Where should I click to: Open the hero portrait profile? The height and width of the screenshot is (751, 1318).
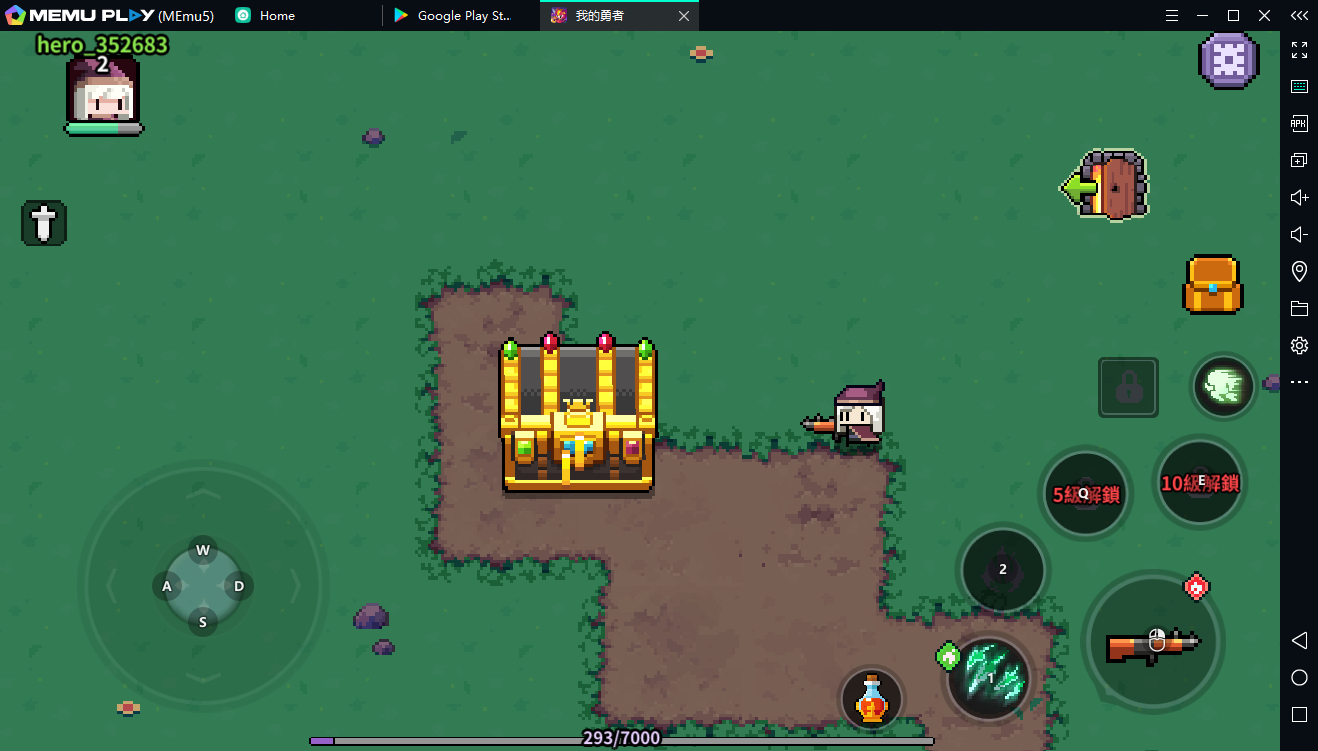[x=102, y=92]
